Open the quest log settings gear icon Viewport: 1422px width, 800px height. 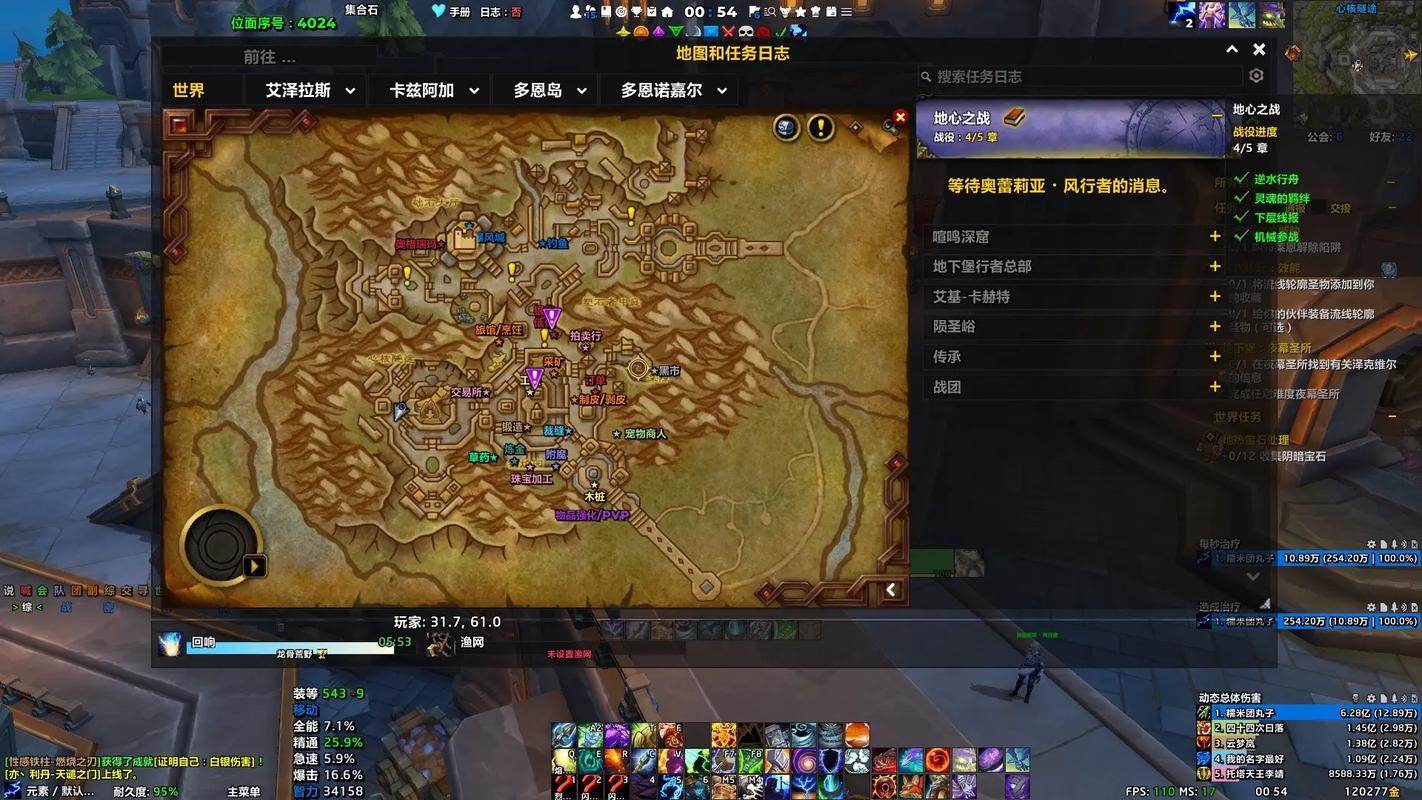tap(1256, 75)
